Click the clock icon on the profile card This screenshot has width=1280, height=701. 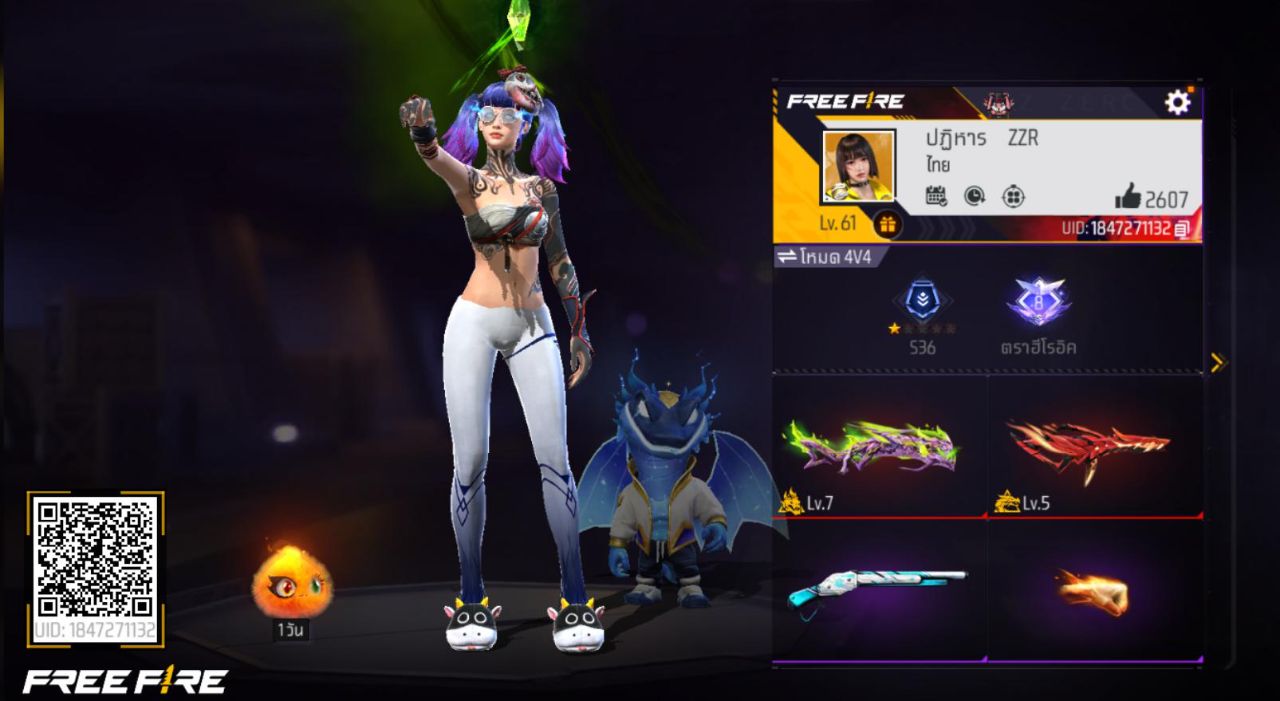pyautogui.click(x=974, y=196)
